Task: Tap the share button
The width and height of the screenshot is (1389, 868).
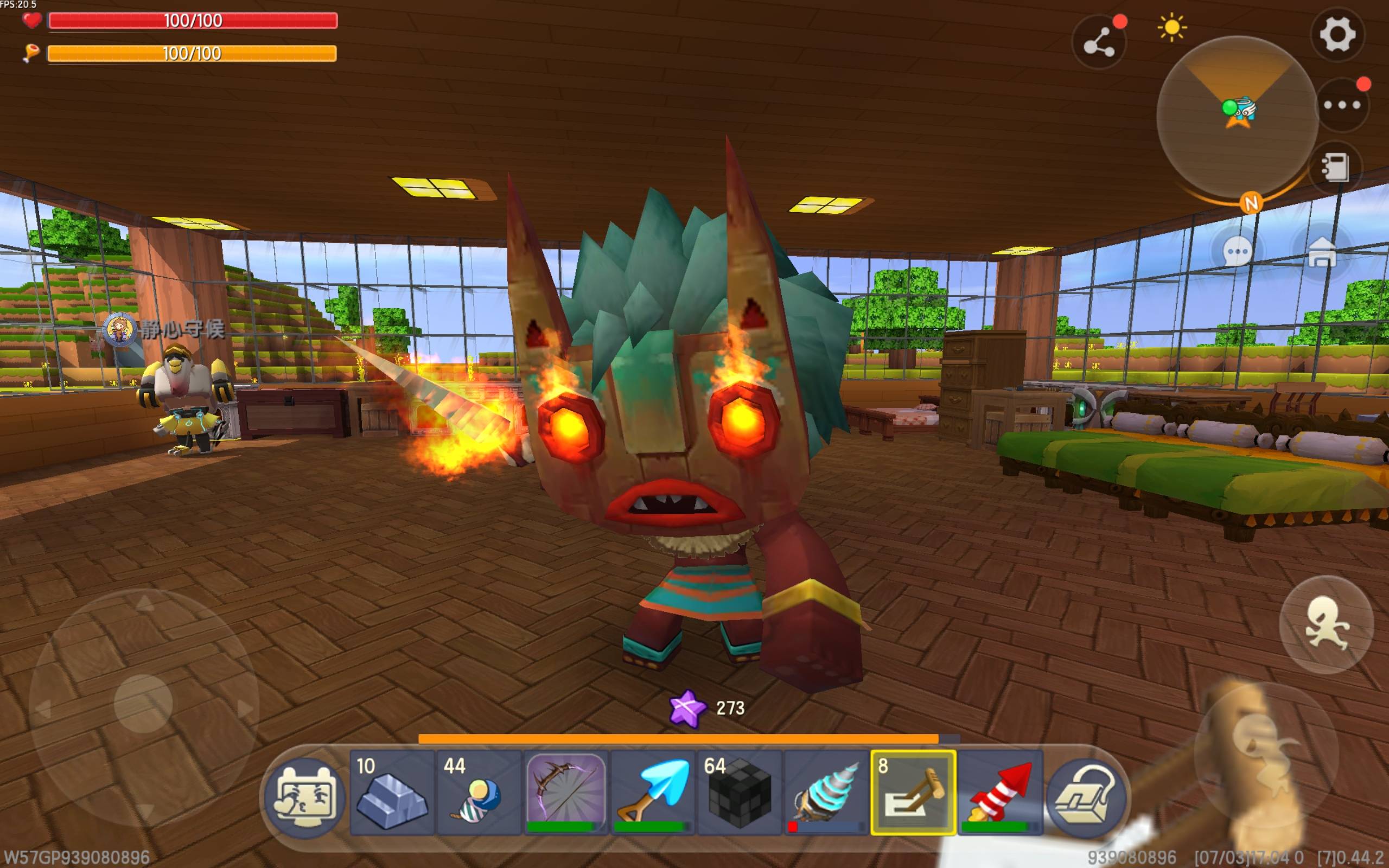Action: [1099, 42]
